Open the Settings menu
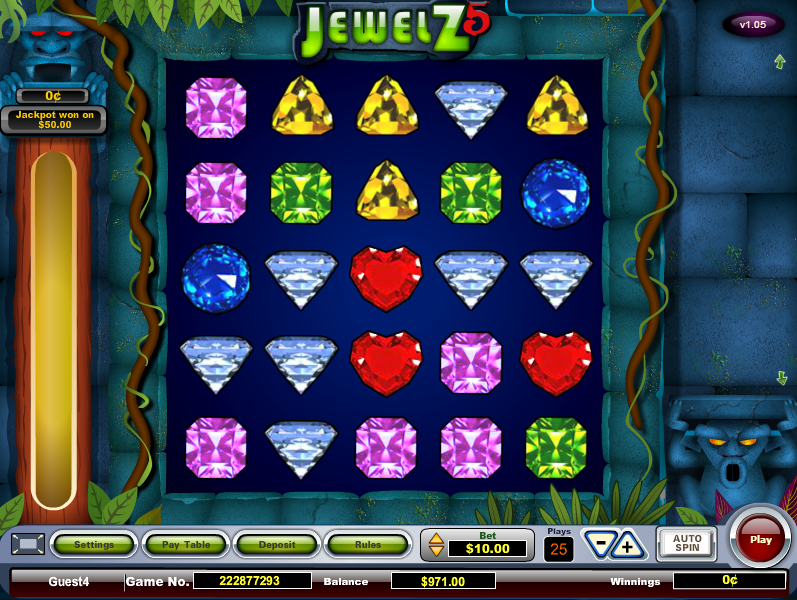The width and height of the screenshot is (797, 600). (x=94, y=545)
